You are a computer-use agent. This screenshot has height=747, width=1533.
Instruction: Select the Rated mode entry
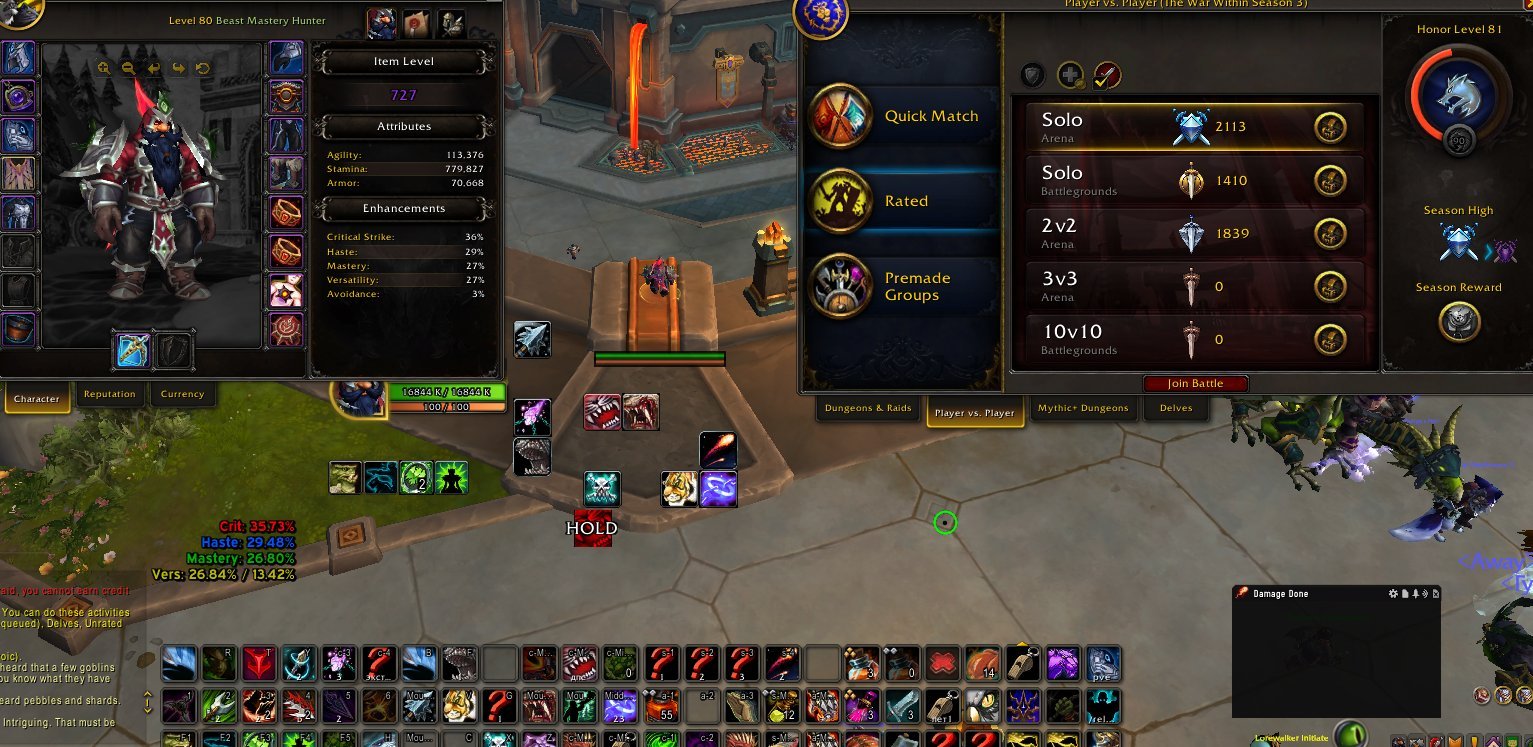[903, 200]
